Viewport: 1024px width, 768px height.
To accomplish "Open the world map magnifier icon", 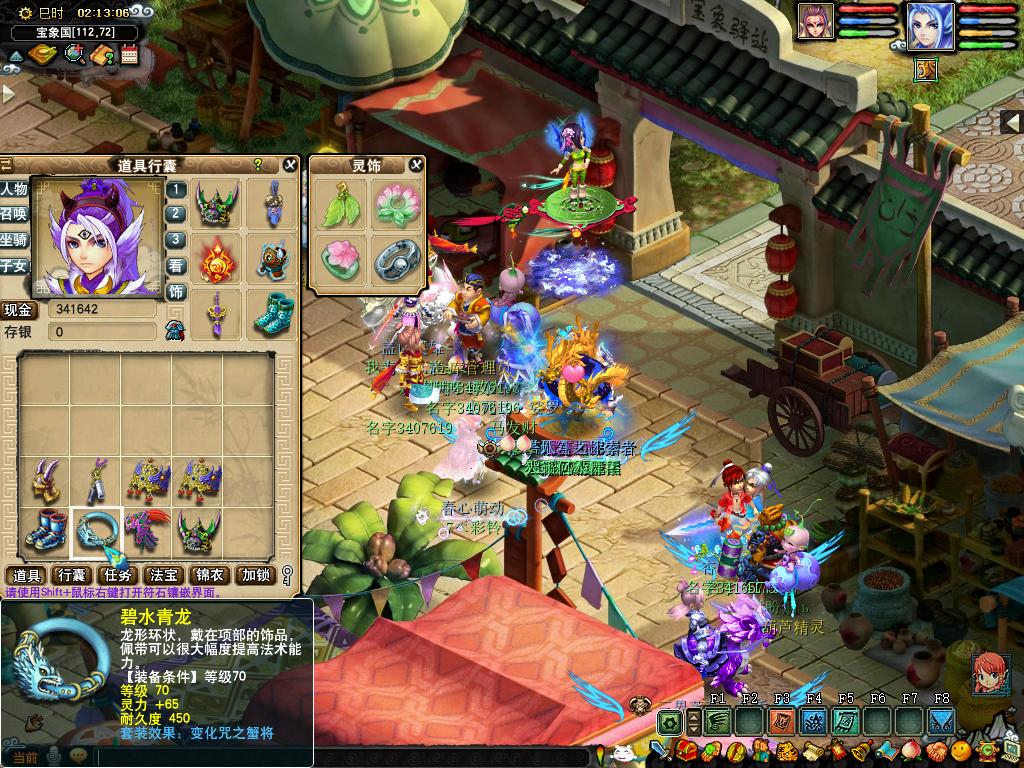I will pyautogui.click(x=74, y=54).
